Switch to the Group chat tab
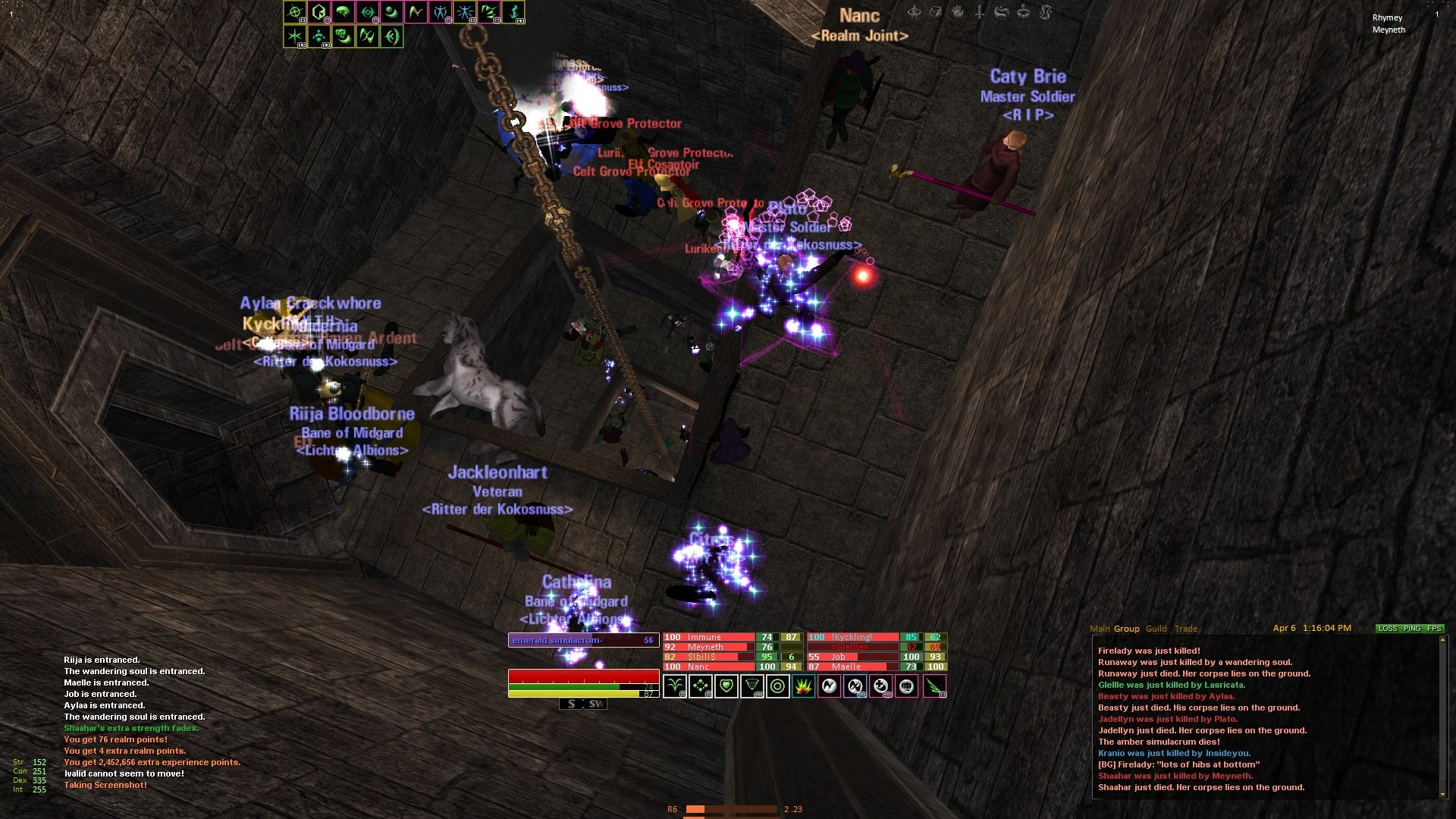Viewport: 1456px width, 819px height. pyautogui.click(x=1126, y=629)
